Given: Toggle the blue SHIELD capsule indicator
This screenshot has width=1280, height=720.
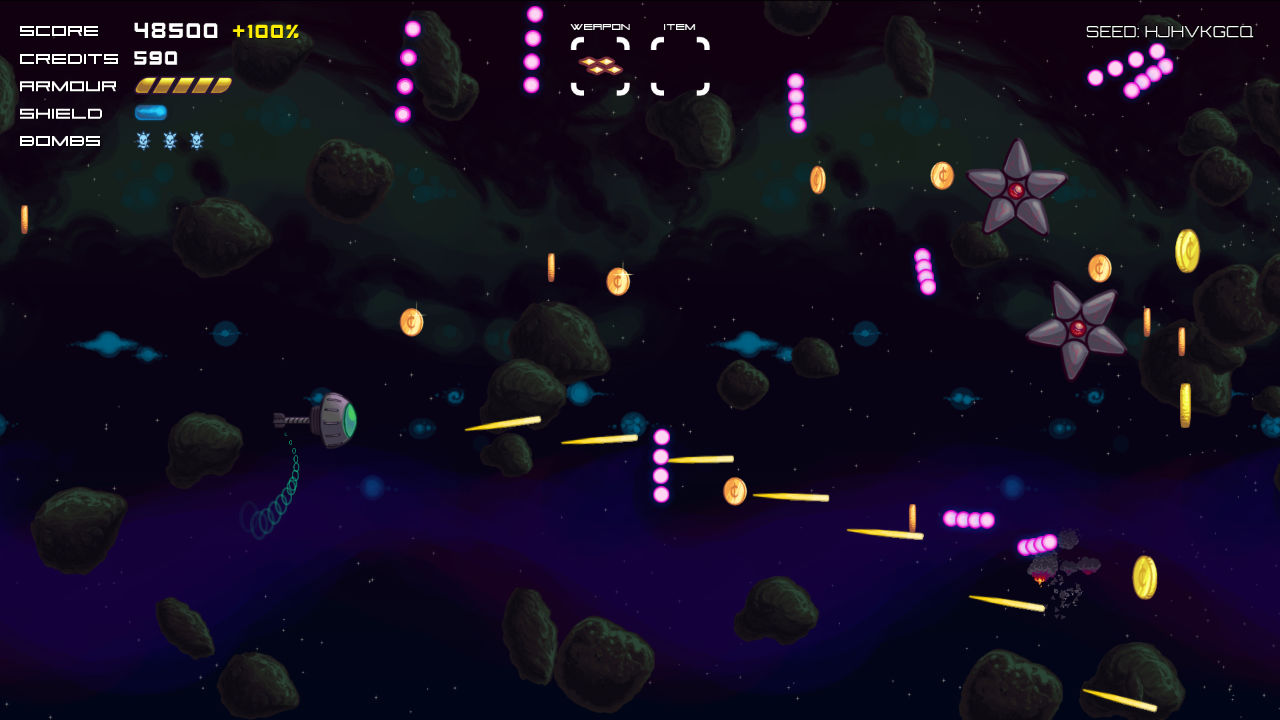Looking at the screenshot, I should 151,112.
